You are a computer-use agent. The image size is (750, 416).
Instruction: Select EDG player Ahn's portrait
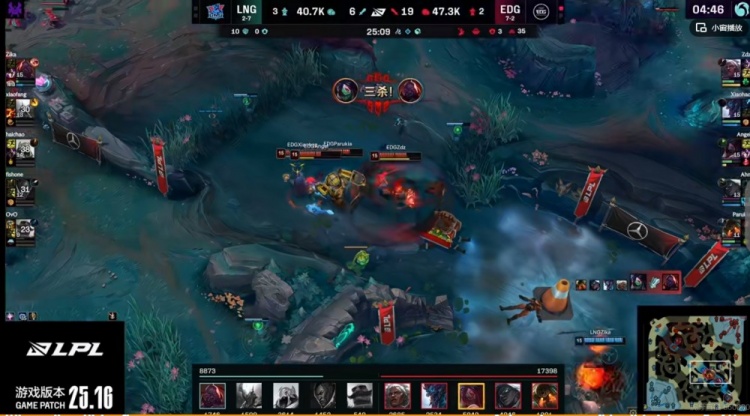coord(733,187)
